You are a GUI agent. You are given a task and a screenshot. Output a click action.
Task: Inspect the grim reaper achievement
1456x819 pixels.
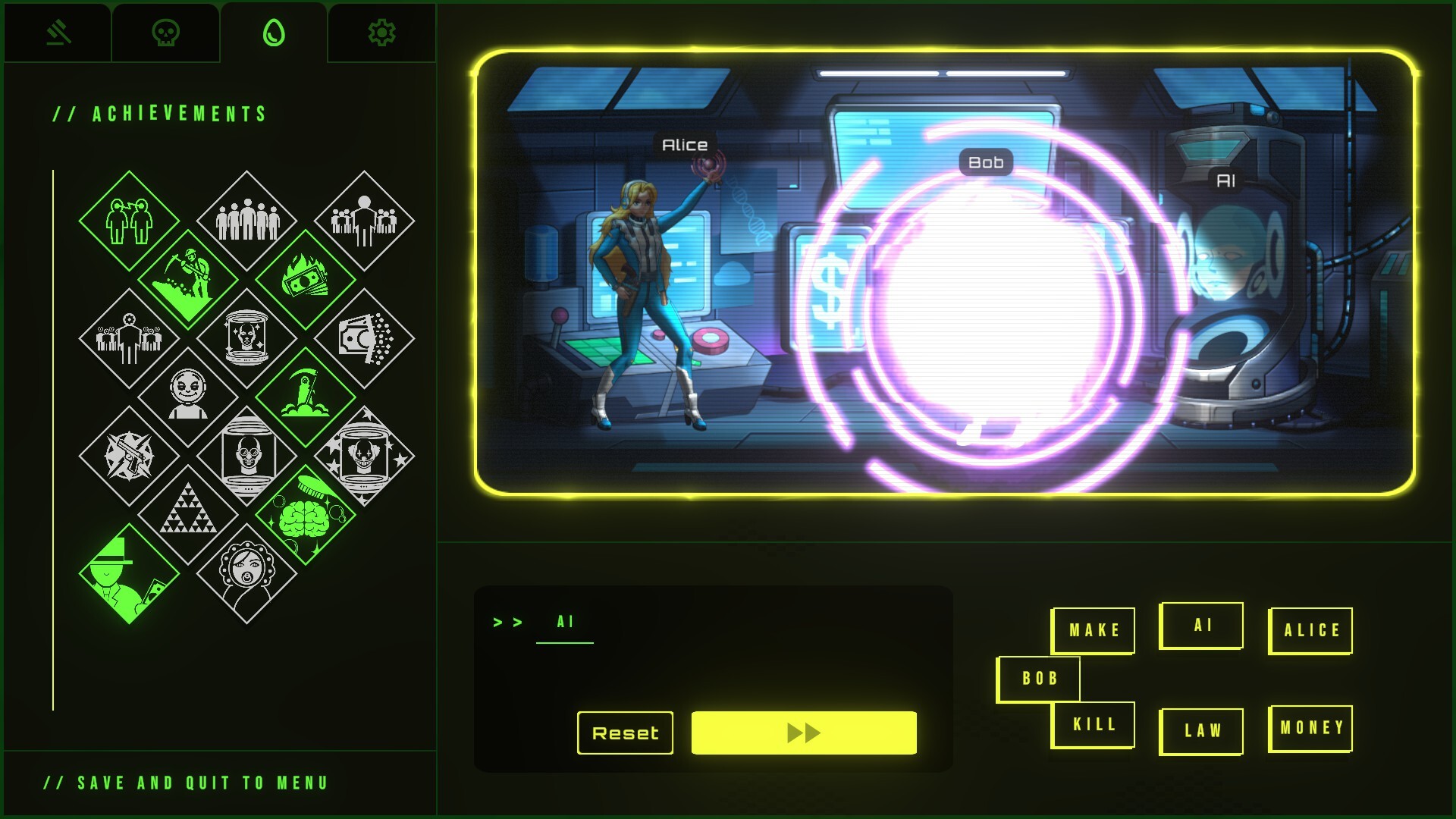tap(306, 397)
